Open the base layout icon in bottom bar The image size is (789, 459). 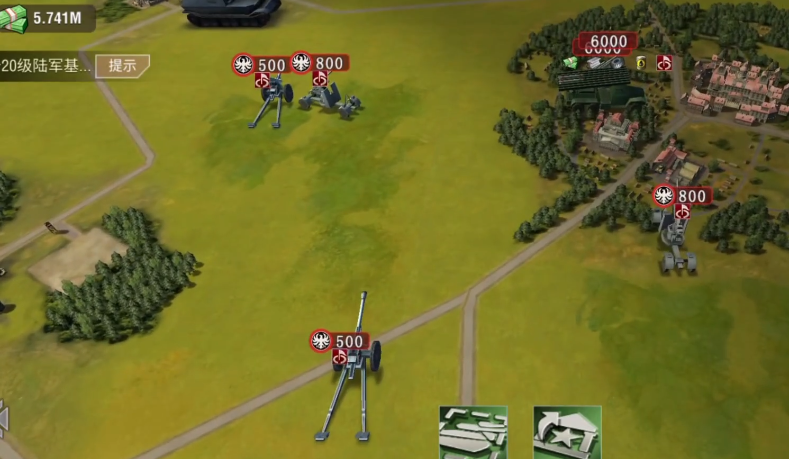(473, 432)
